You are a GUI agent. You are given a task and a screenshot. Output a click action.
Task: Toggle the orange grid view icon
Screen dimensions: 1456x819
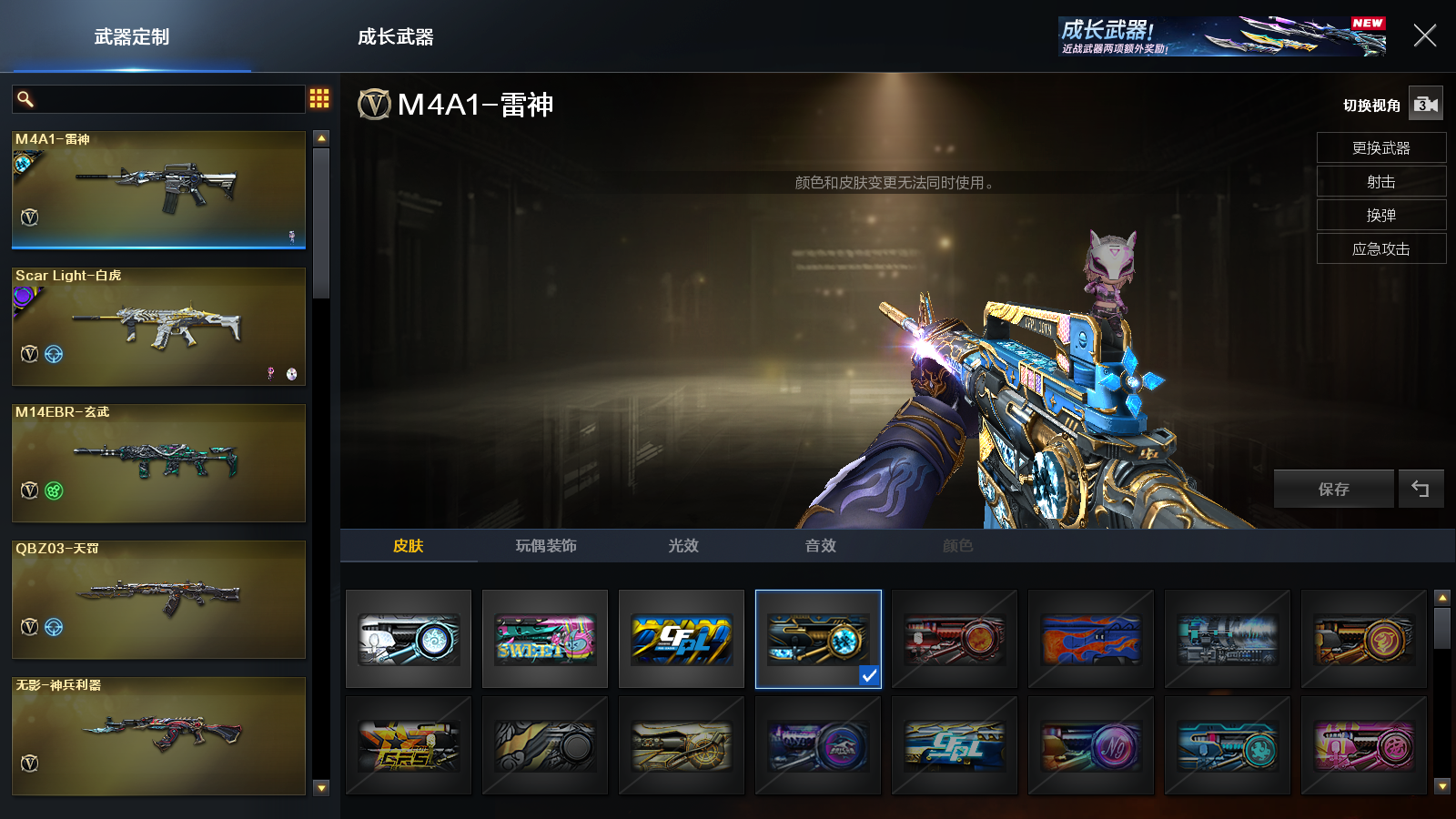click(319, 98)
